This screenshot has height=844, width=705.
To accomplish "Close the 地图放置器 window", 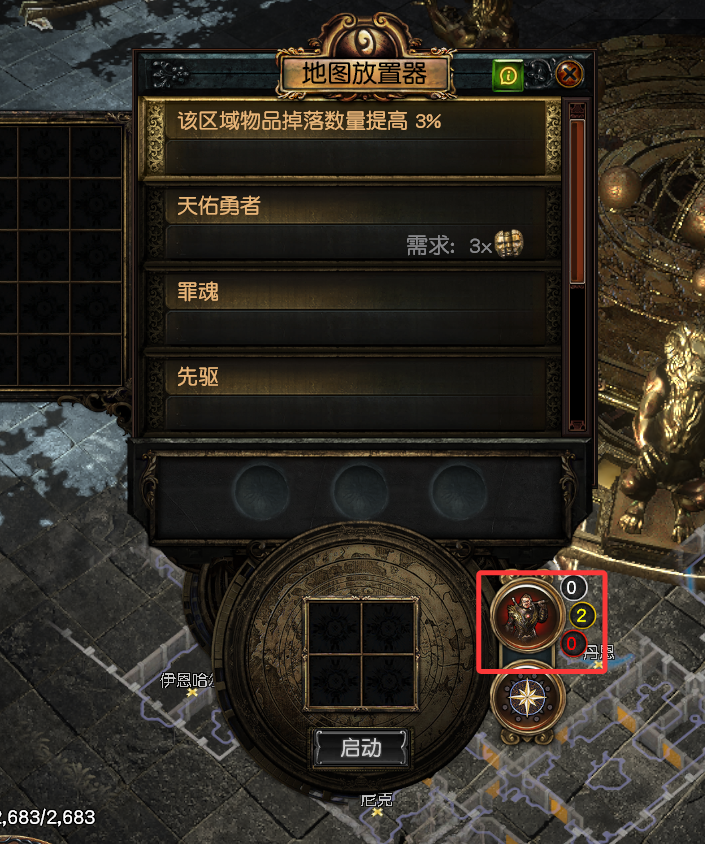I will click(x=569, y=74).
